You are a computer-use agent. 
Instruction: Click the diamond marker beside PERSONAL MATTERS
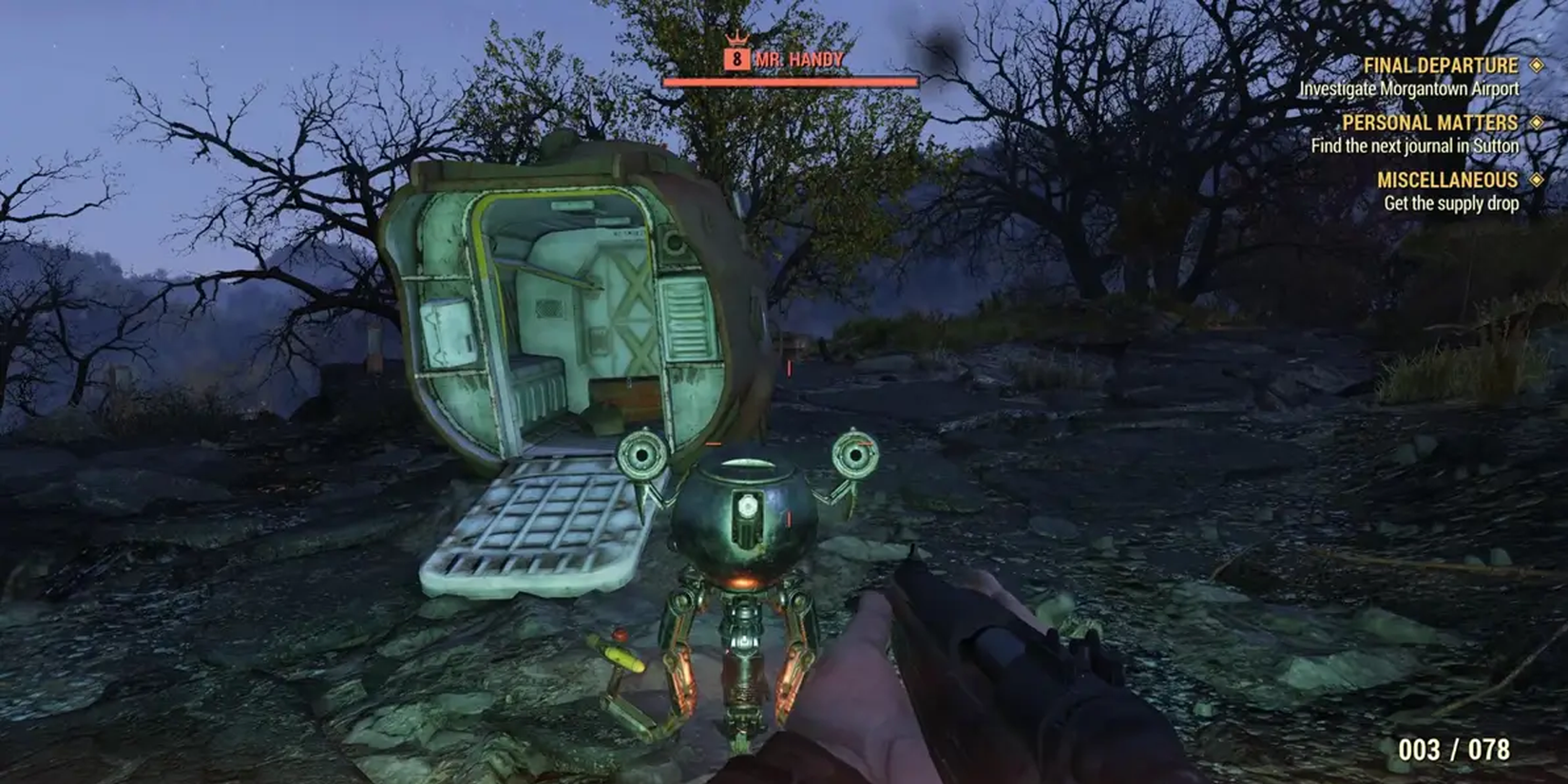coord(1537,123)
